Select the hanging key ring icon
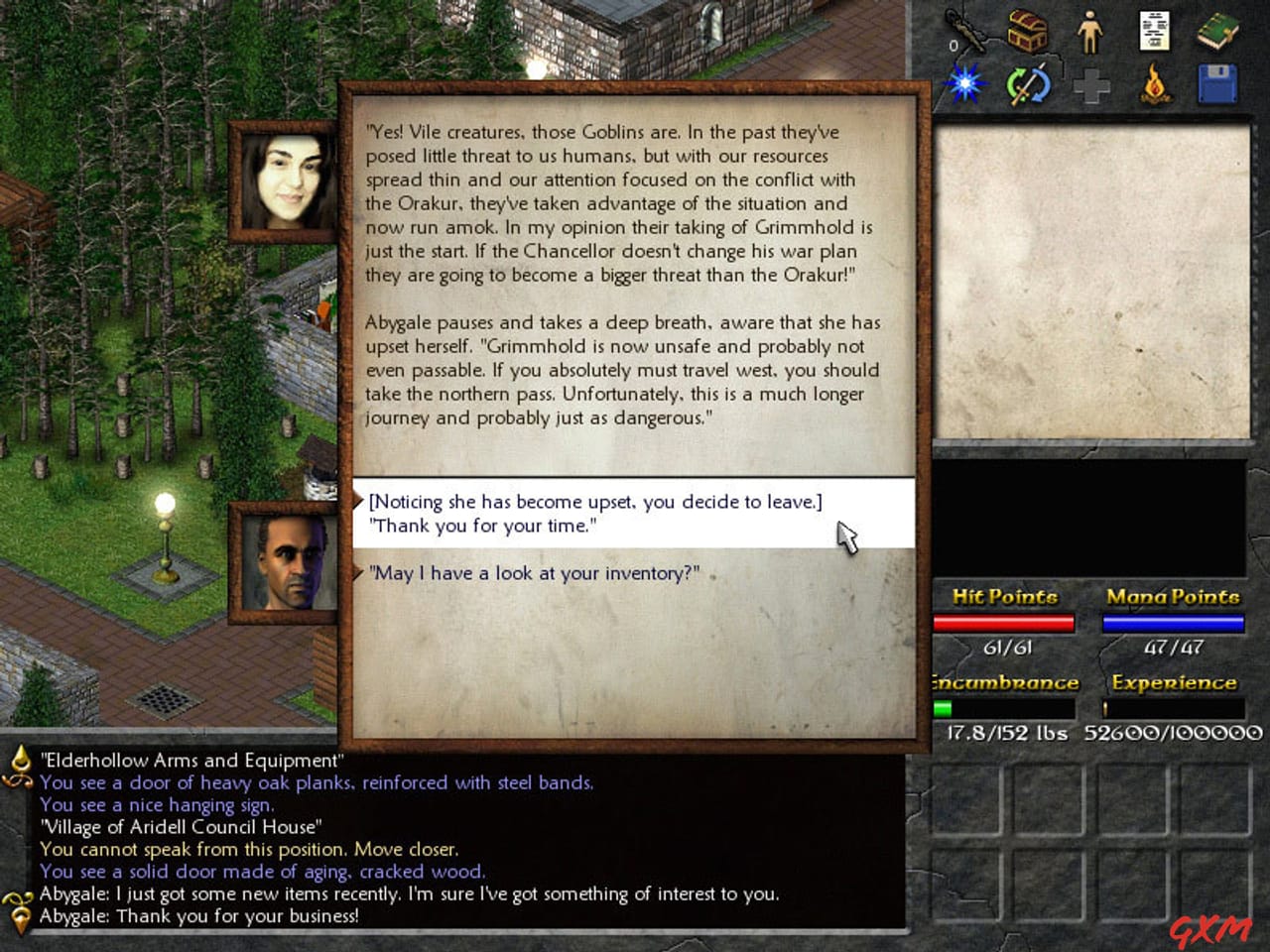 click(967, 30)
